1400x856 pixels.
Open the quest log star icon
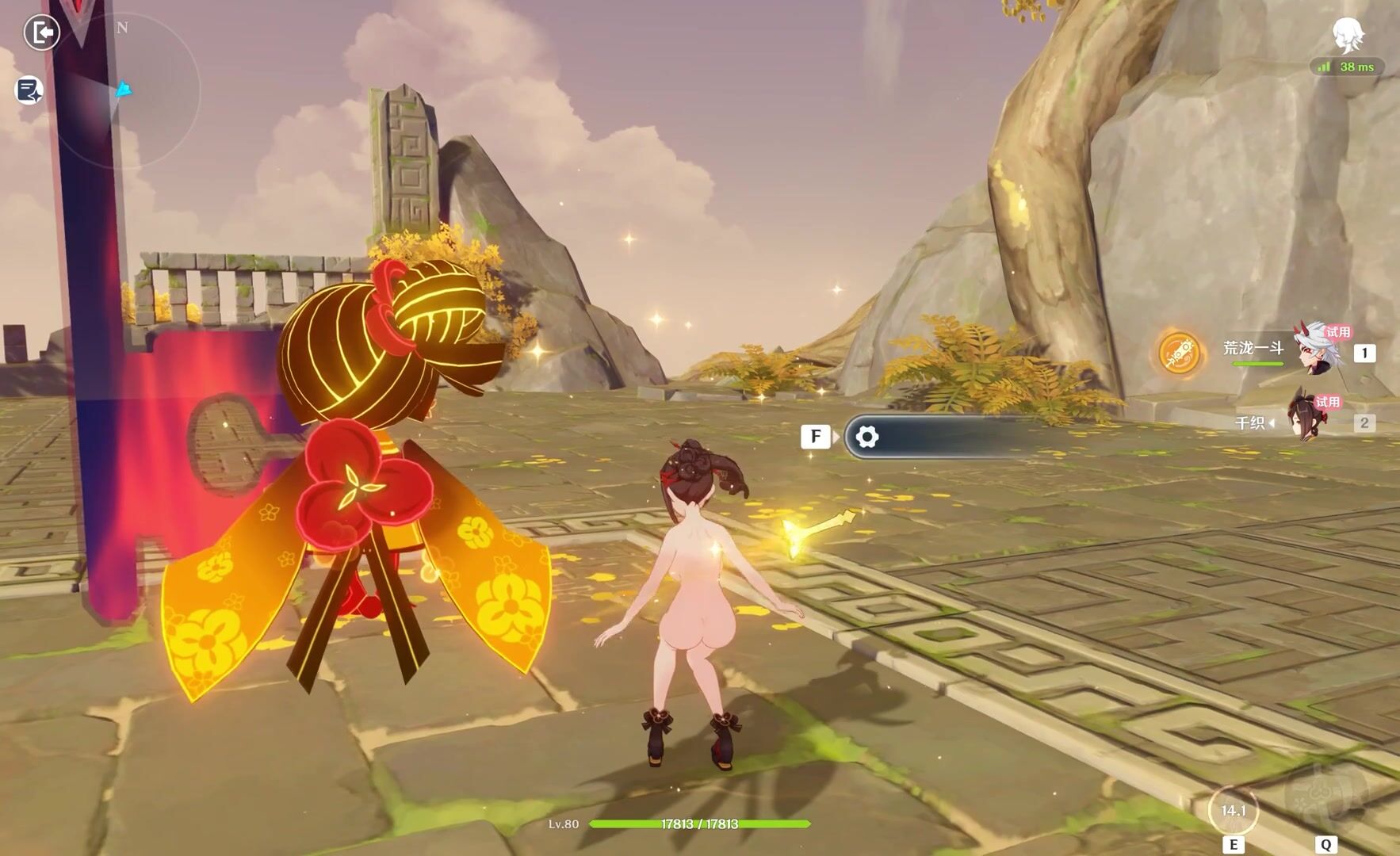coord(29,90)
